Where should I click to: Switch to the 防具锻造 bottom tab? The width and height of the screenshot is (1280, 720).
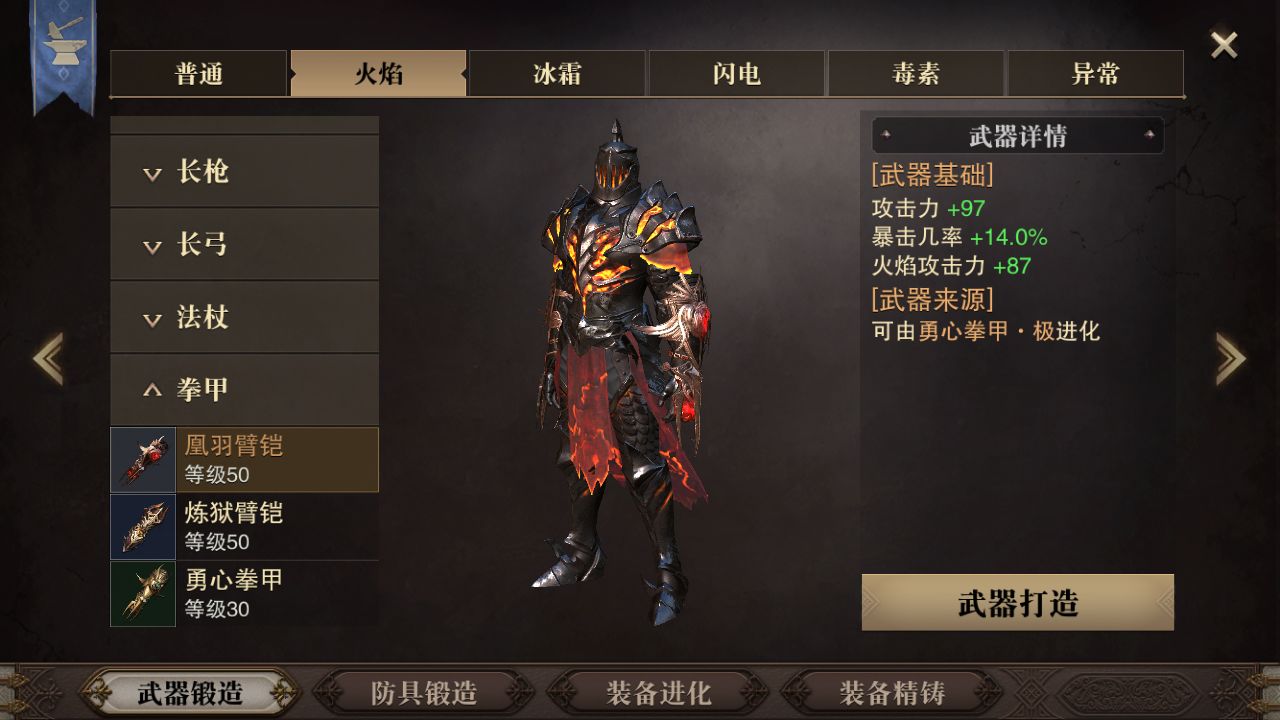click(424, 692)
